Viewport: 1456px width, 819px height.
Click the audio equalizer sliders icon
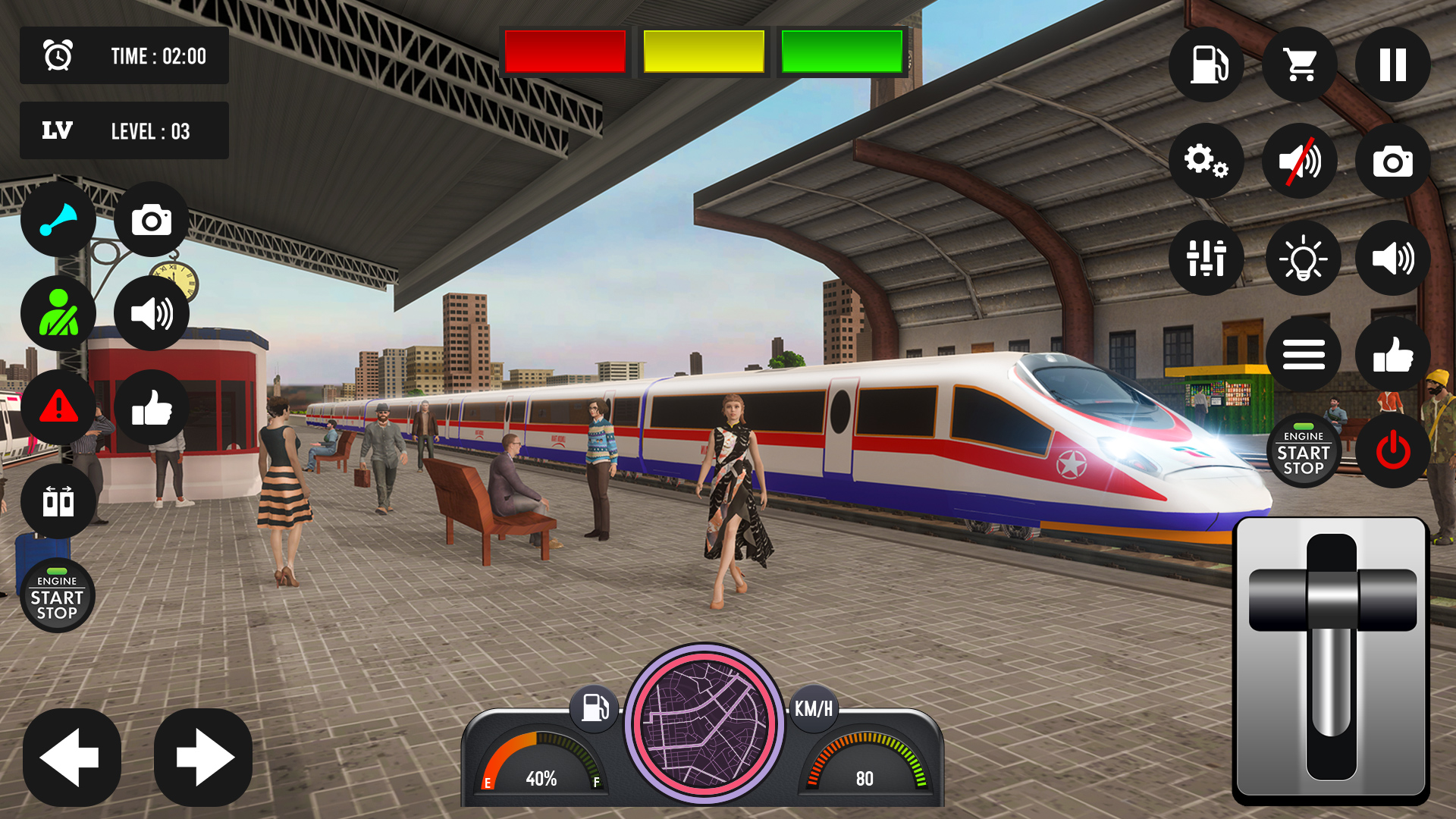(1207, 258)
